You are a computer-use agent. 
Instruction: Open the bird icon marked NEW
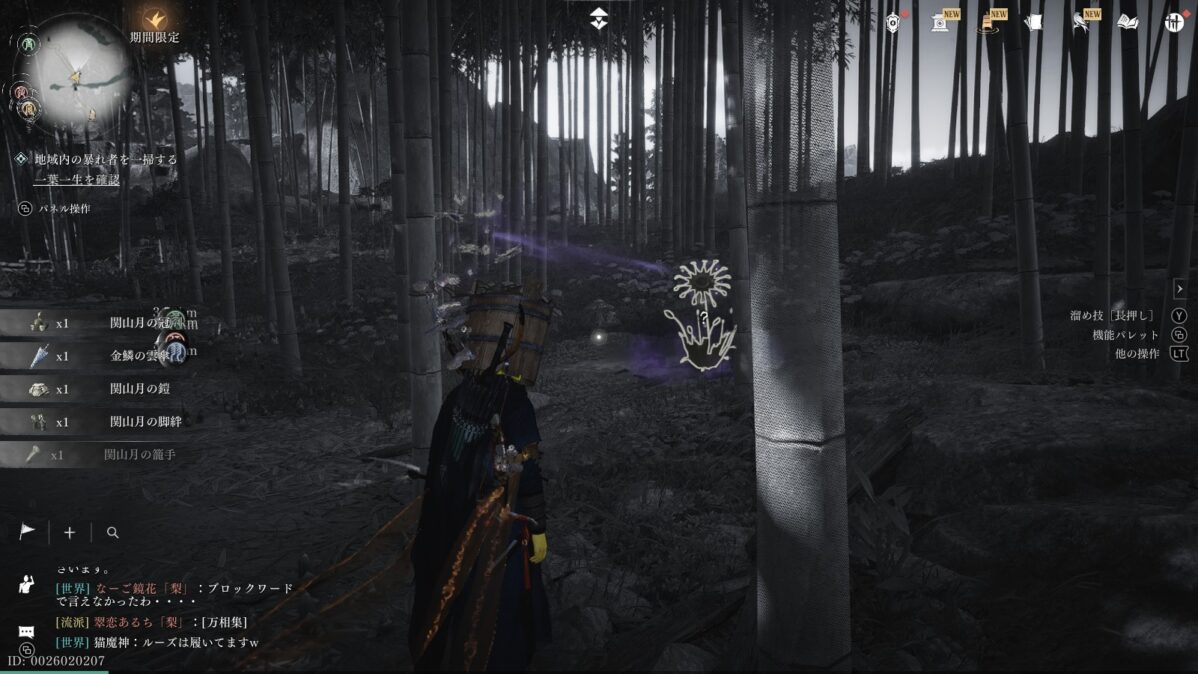(1081, 21)
